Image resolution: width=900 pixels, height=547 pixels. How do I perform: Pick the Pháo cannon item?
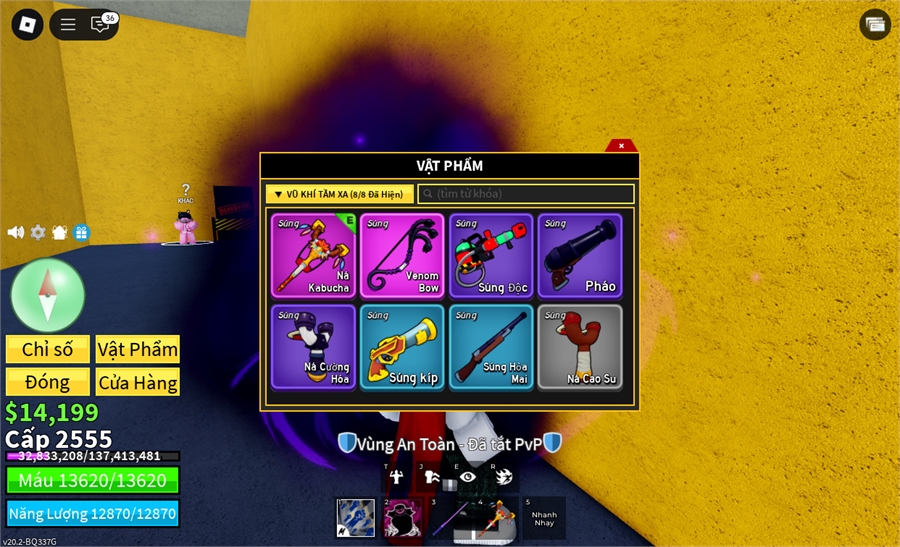580,255
